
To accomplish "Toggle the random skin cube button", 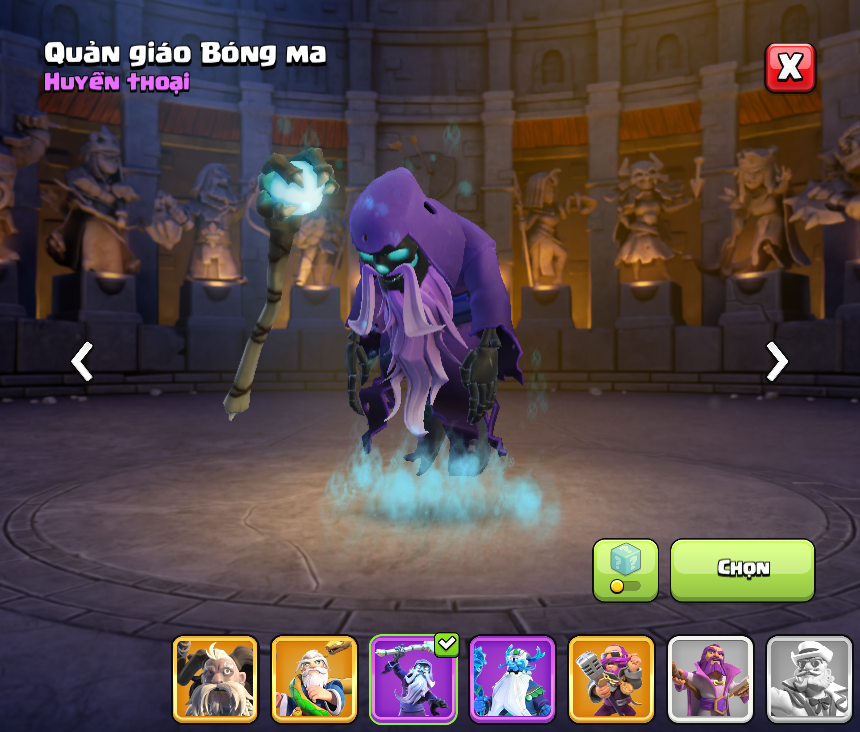I will [x=625, y=570].
